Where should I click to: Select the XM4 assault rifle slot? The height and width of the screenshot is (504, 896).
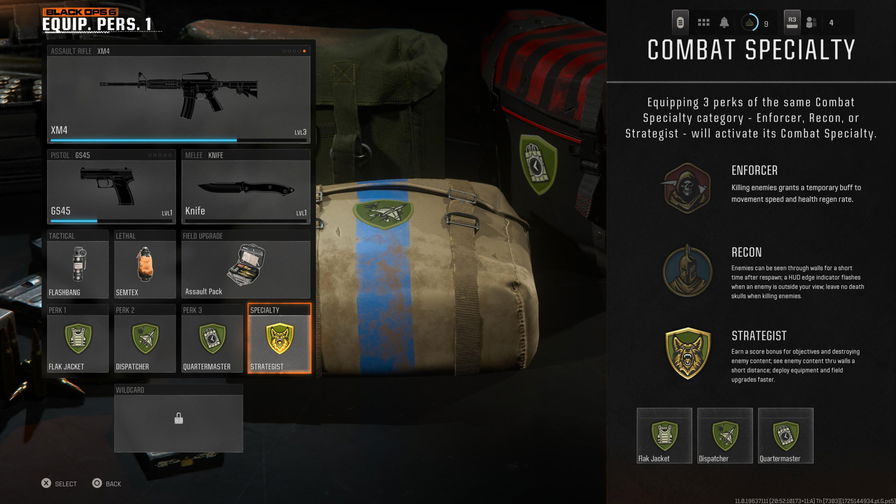pyautogui.click(x=180, y=93)
